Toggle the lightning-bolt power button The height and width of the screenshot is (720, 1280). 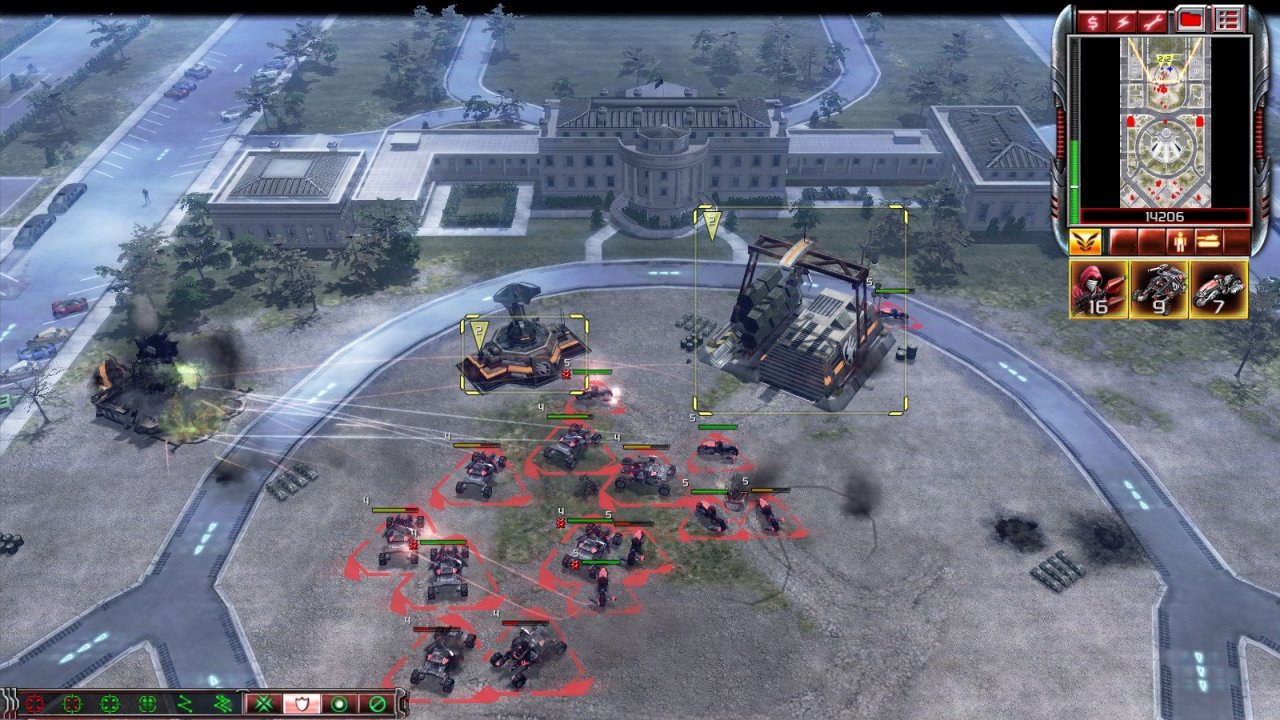pos(1122,19)
